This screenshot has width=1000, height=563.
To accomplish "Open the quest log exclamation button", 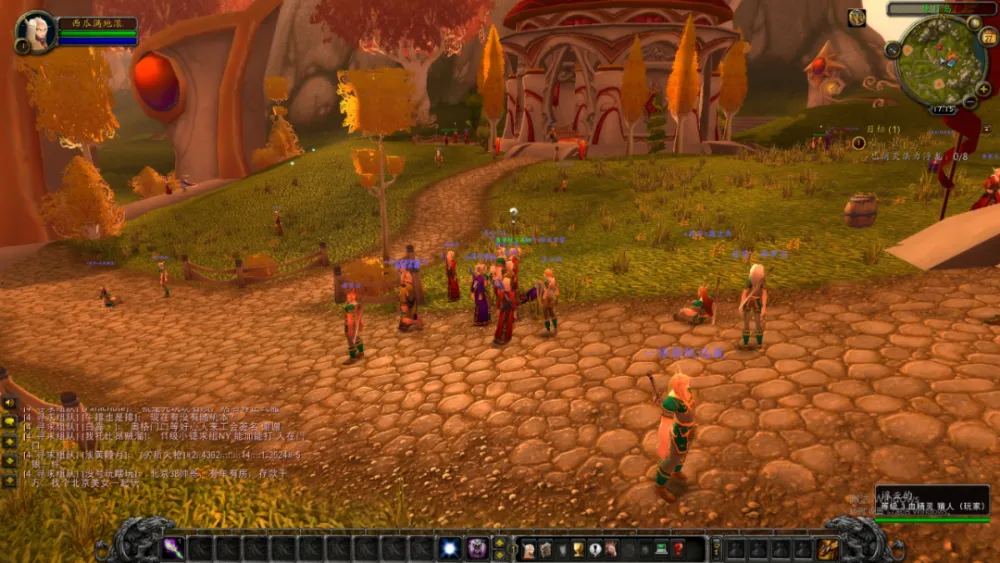I will tap(595, 548).
